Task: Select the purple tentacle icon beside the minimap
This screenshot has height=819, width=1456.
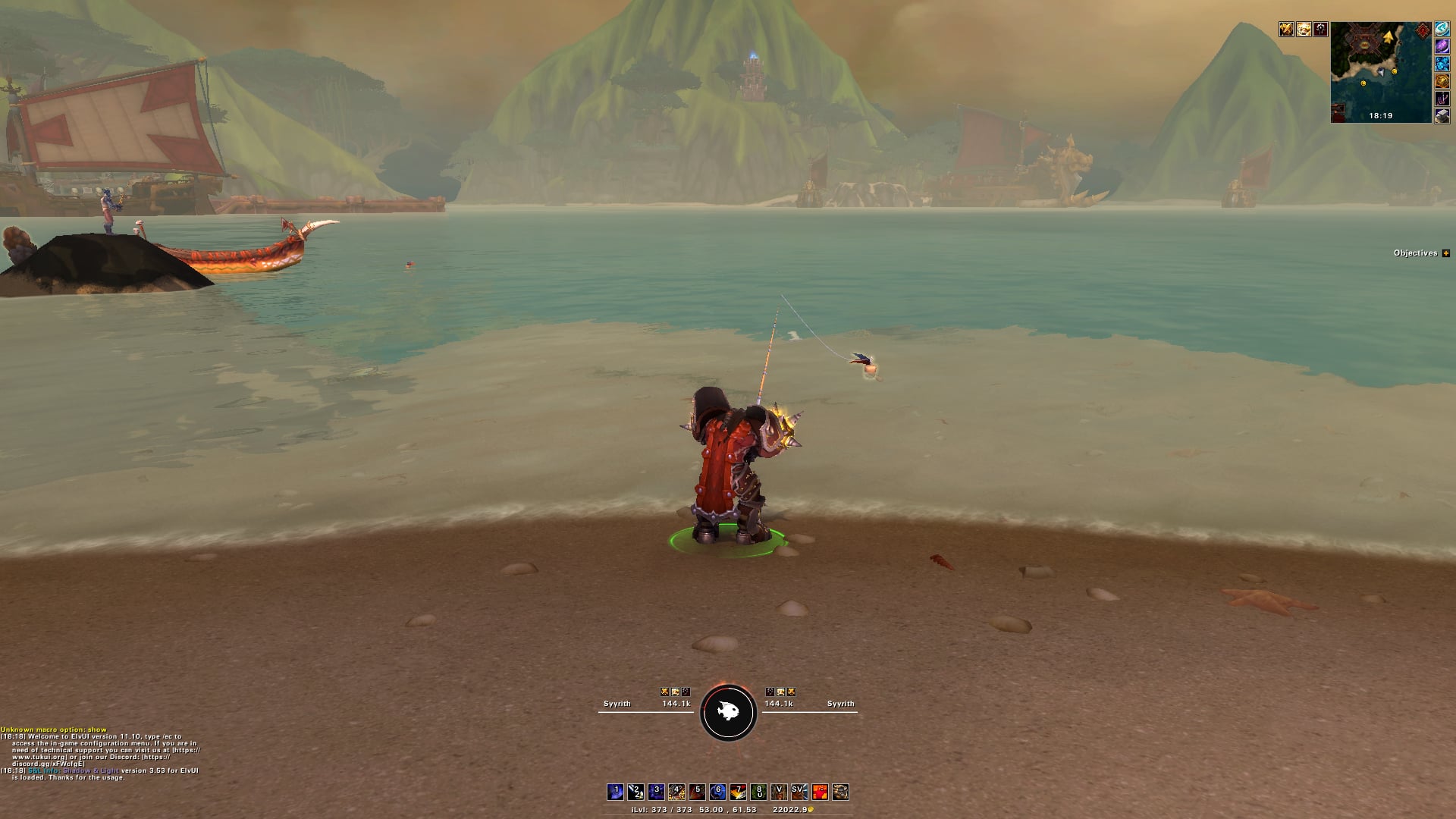Action: pyautogui.click(x=1442, y=99)
